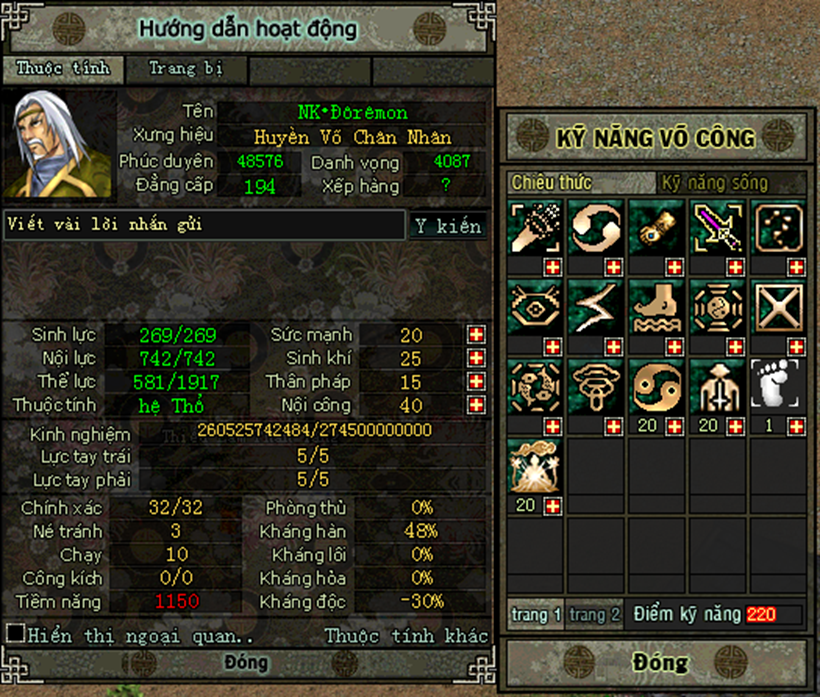Screen dimensions: 820x697
Task: Raise Thân pháp by one point
Action: 476,382
